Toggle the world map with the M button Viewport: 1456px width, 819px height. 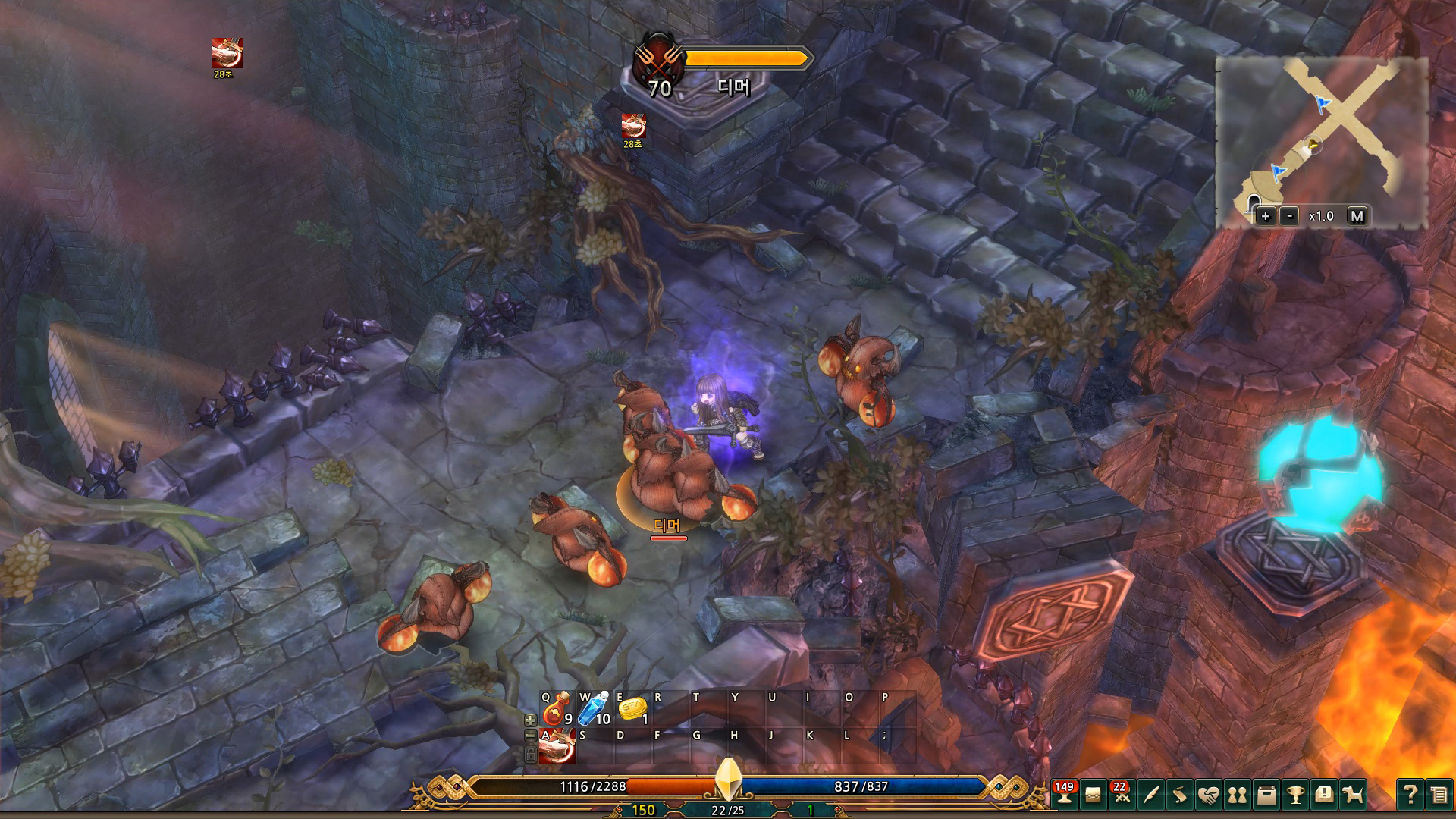[x=1357, y=217]
